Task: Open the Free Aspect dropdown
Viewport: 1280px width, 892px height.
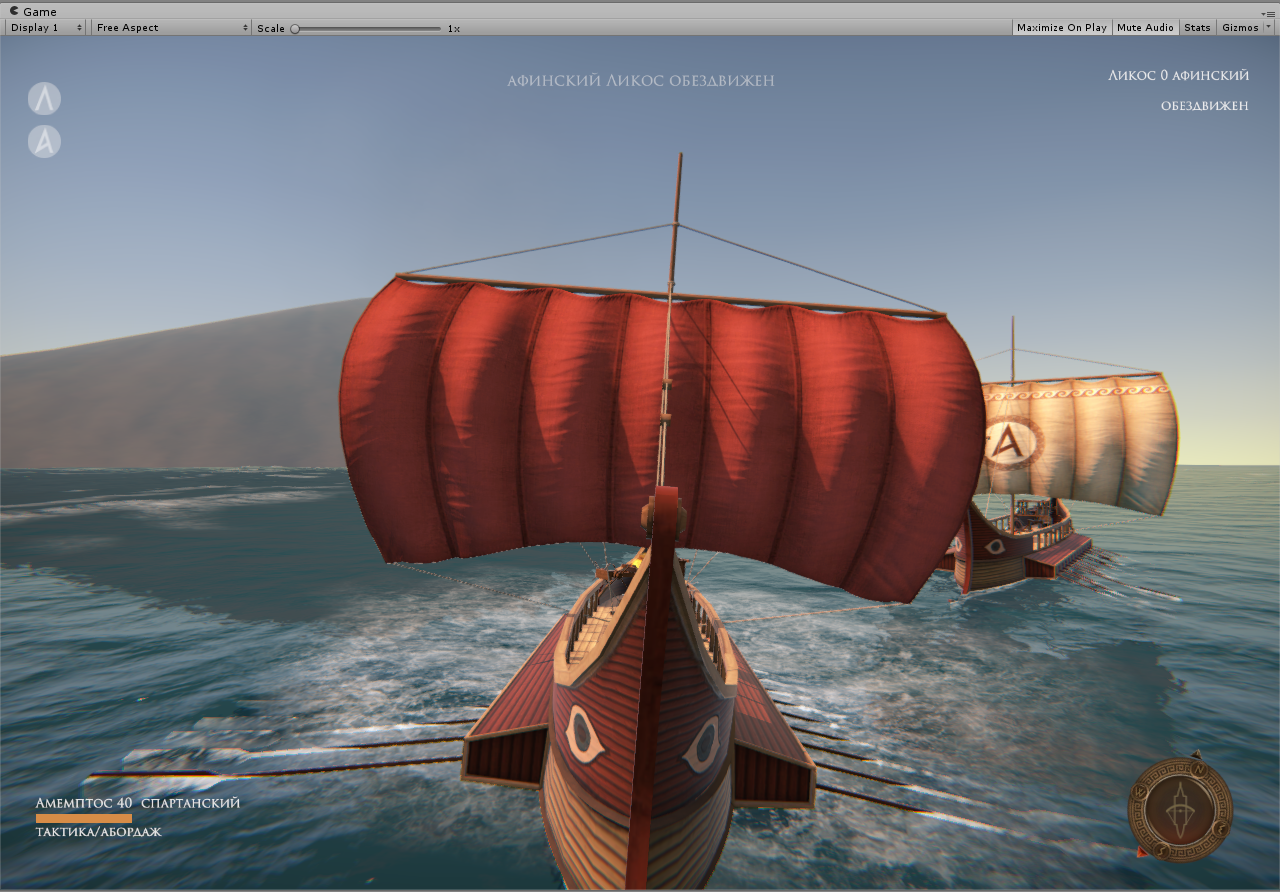Action: (x=171, y=28)
